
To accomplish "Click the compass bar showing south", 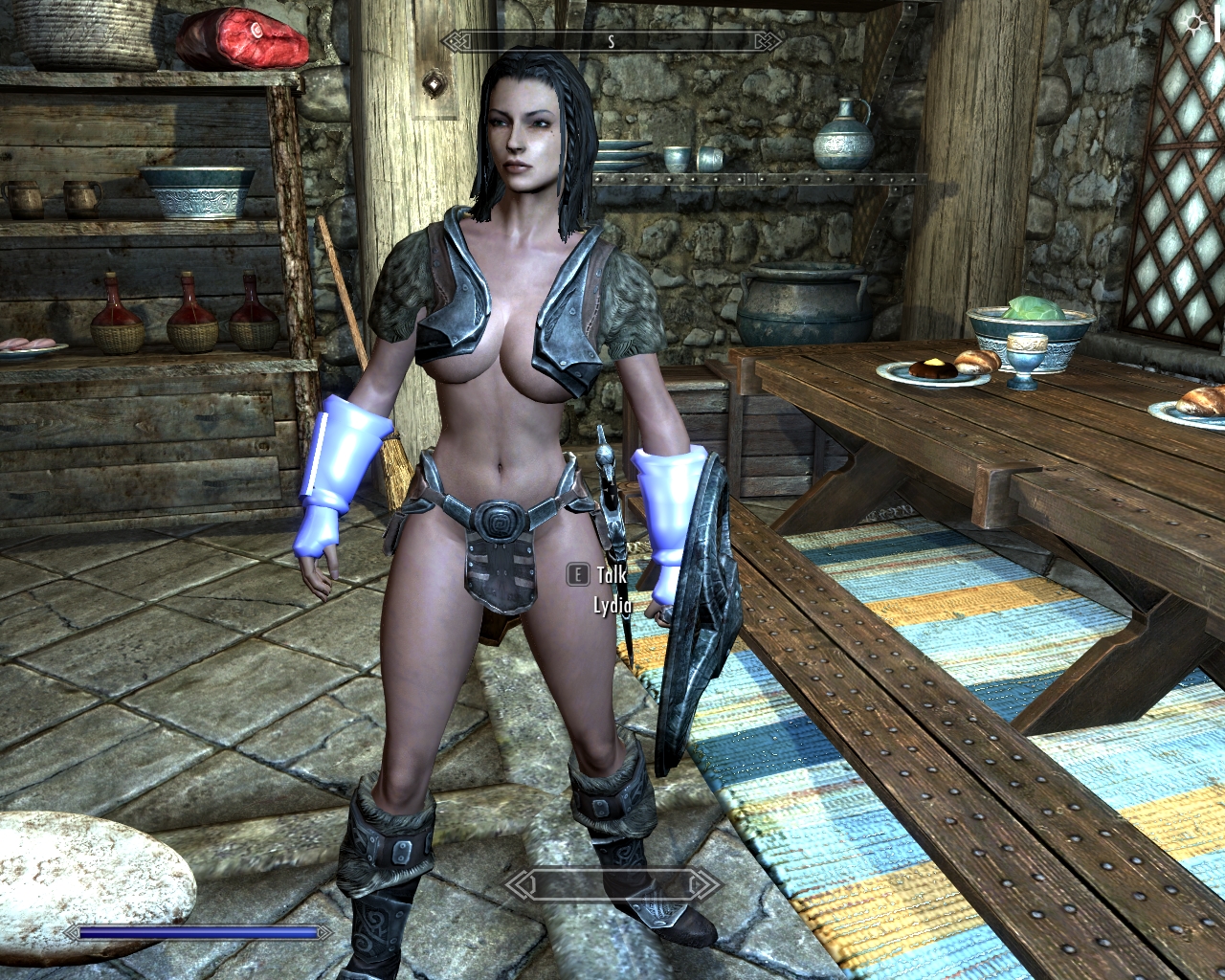I will 612,42.
